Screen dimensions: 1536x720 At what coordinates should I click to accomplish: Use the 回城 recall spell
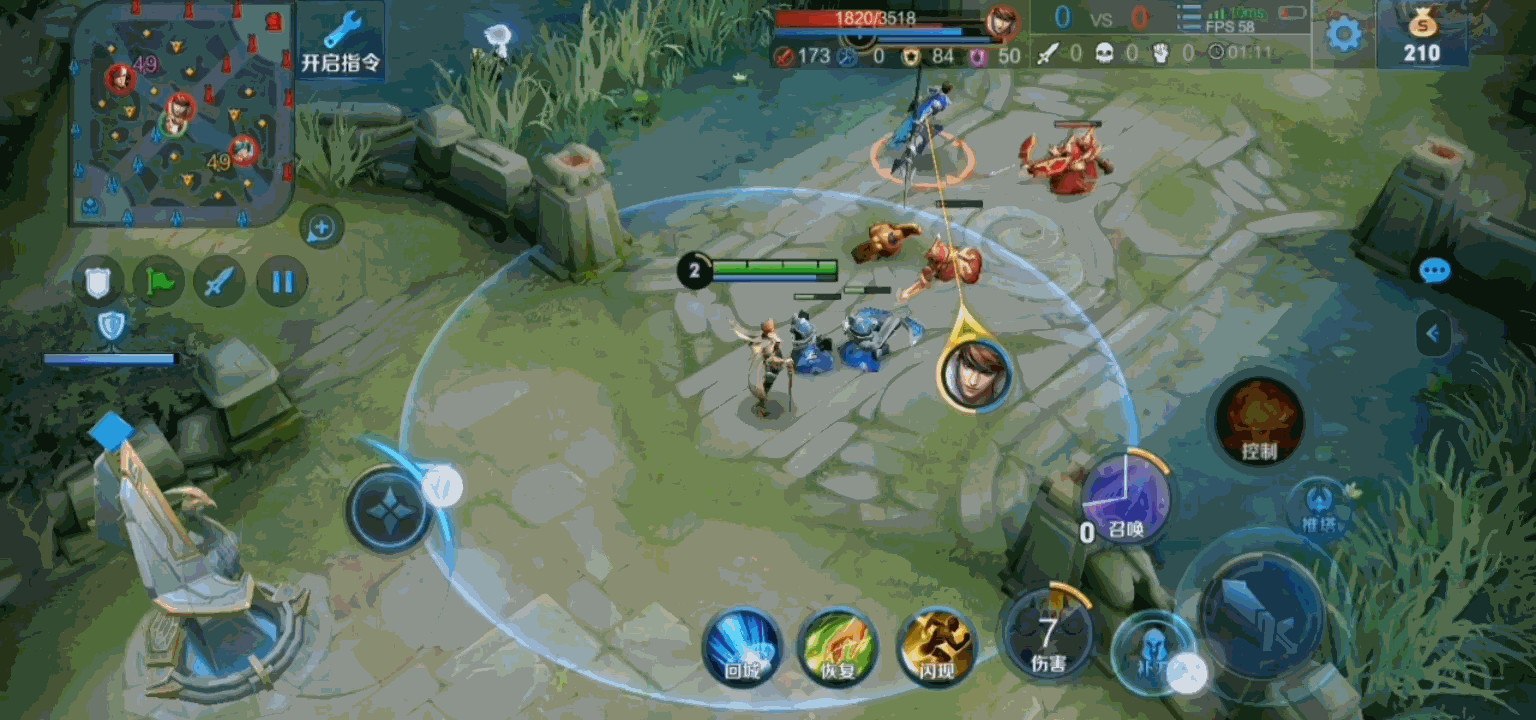[x=742, y=646]
